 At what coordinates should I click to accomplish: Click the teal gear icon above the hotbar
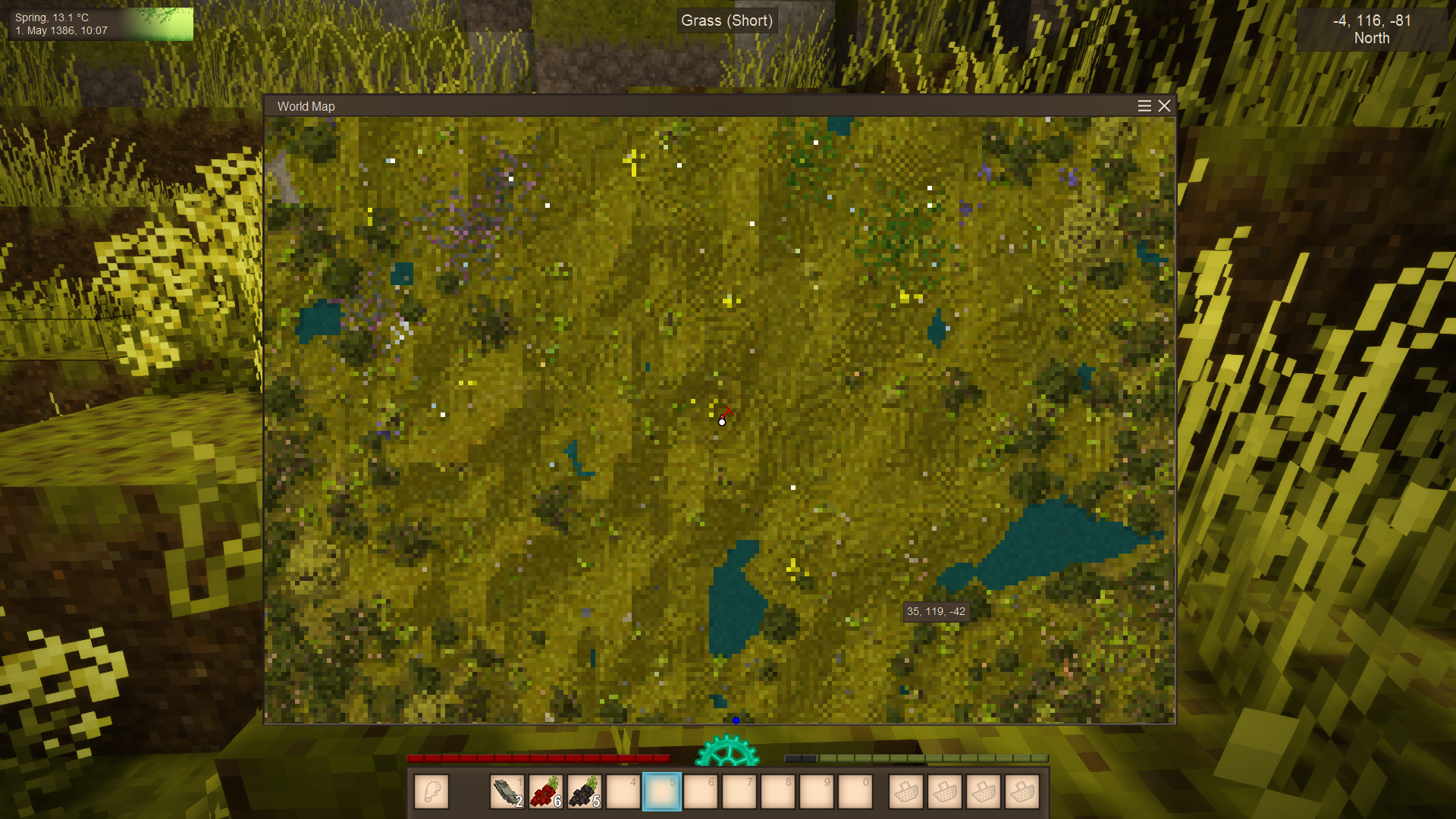click(726, 751)
